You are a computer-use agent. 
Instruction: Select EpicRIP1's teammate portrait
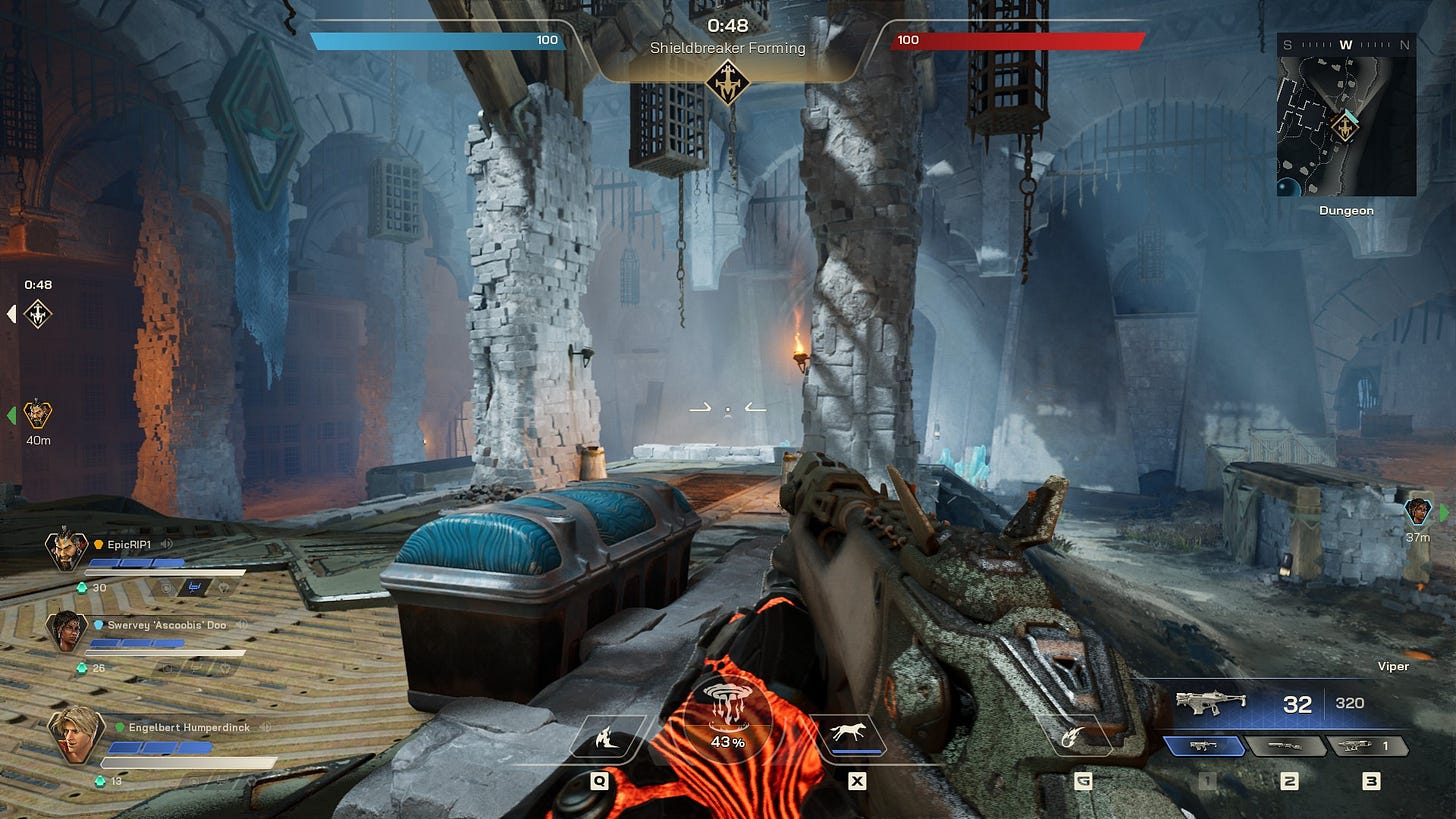65,549
